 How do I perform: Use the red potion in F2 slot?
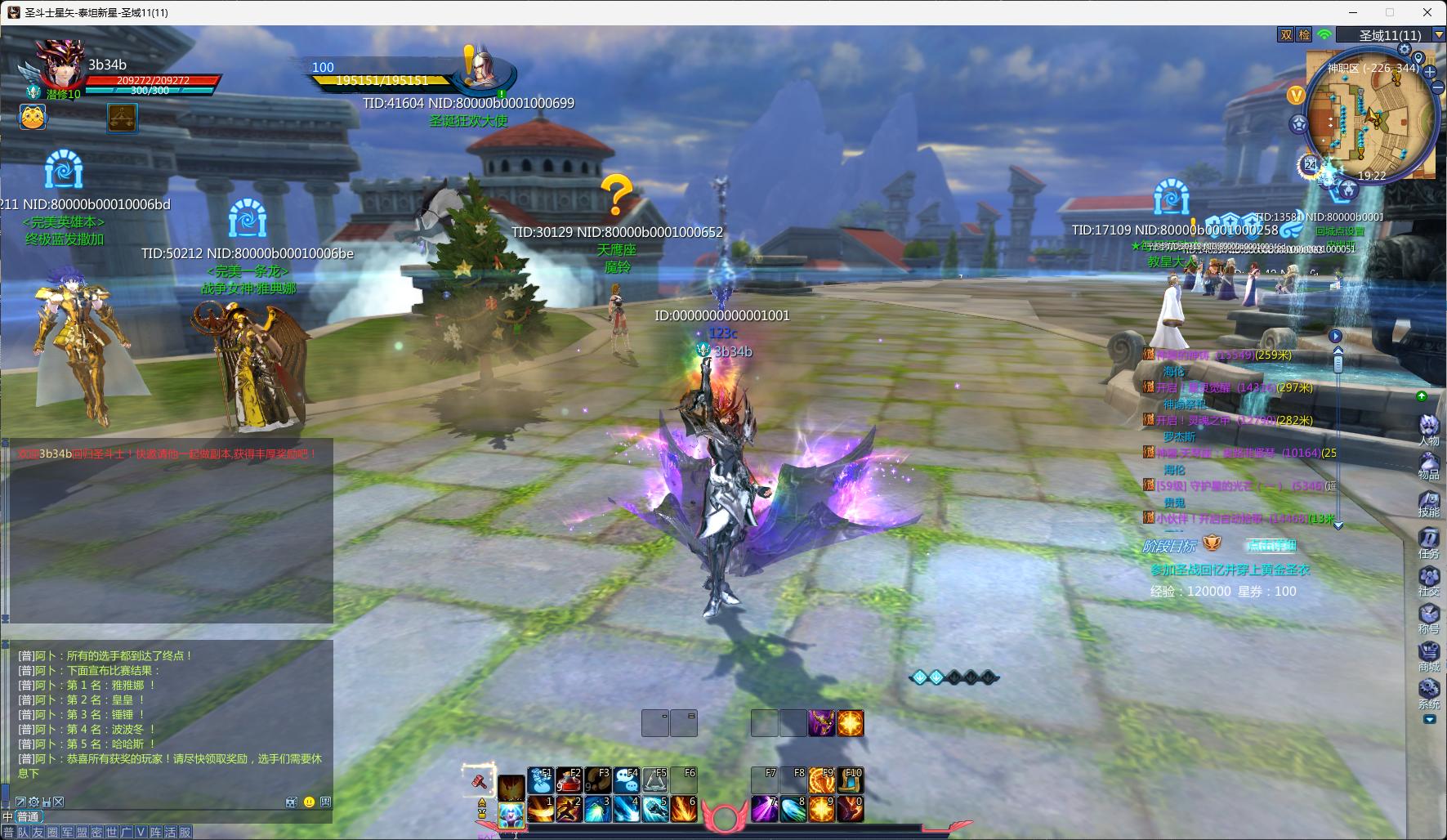pyautogui.click(x=569, y=781)
